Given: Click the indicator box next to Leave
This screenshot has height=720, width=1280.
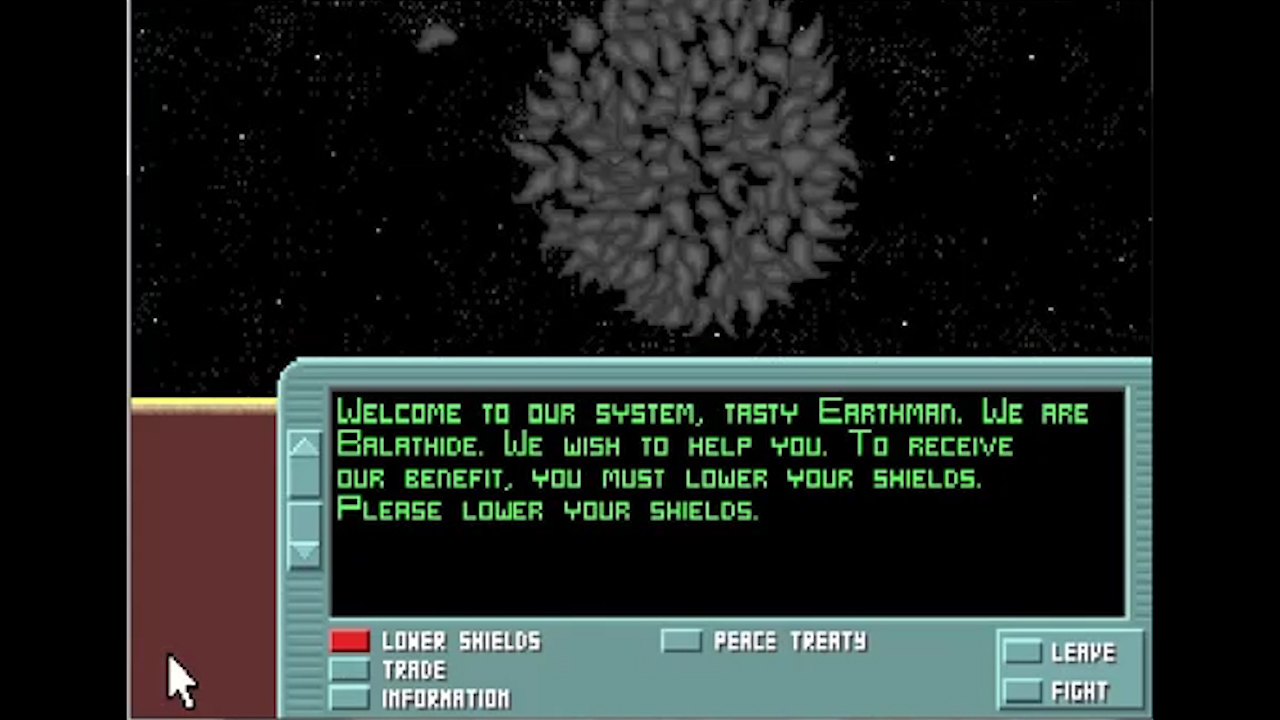Looking at the screenshot, I should point(1025,652).
